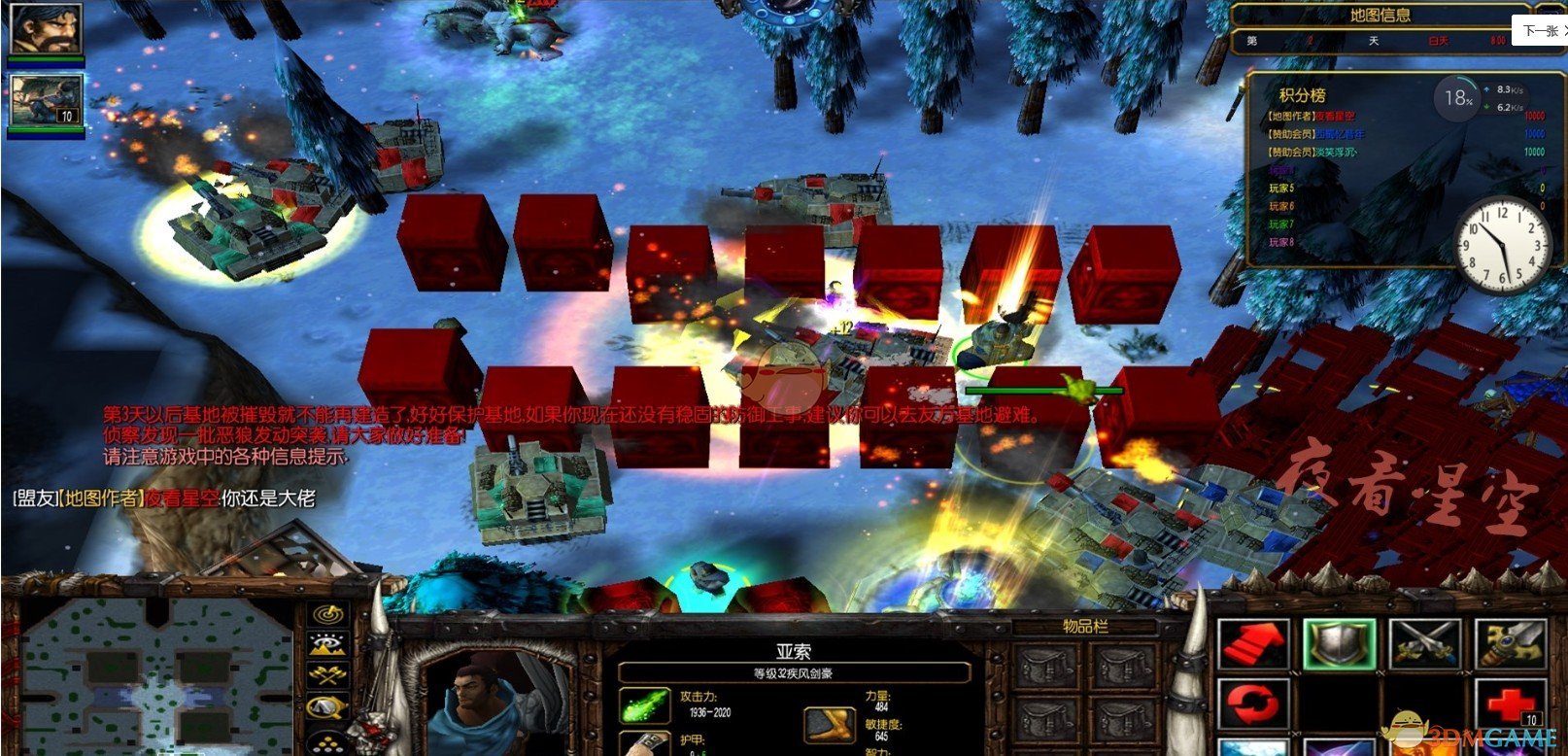
Task: Click the allies eye-over-mountains menu icon
Action: [x=327, y=644]
